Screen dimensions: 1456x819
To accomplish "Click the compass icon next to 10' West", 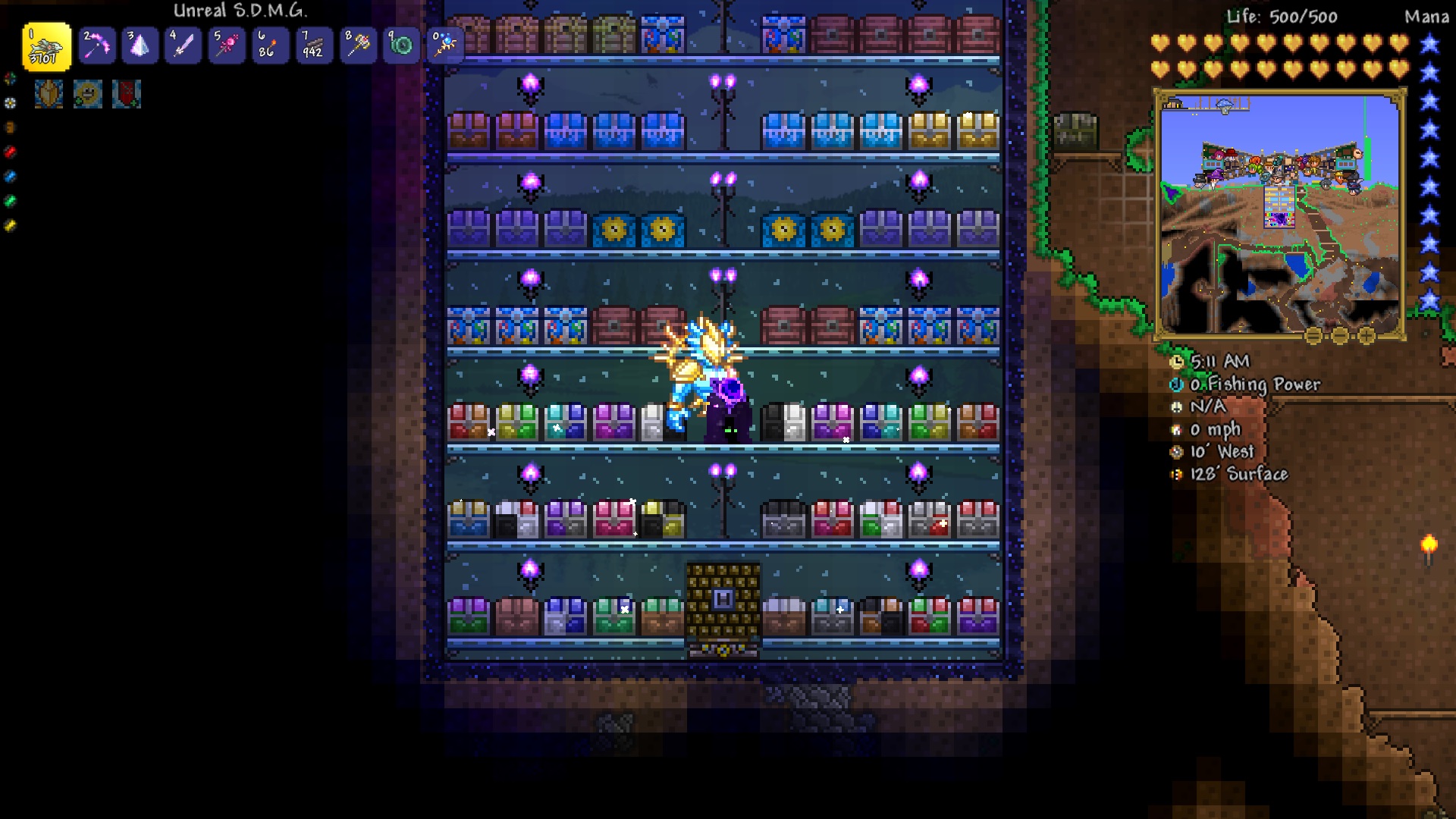I will 1175,451.
